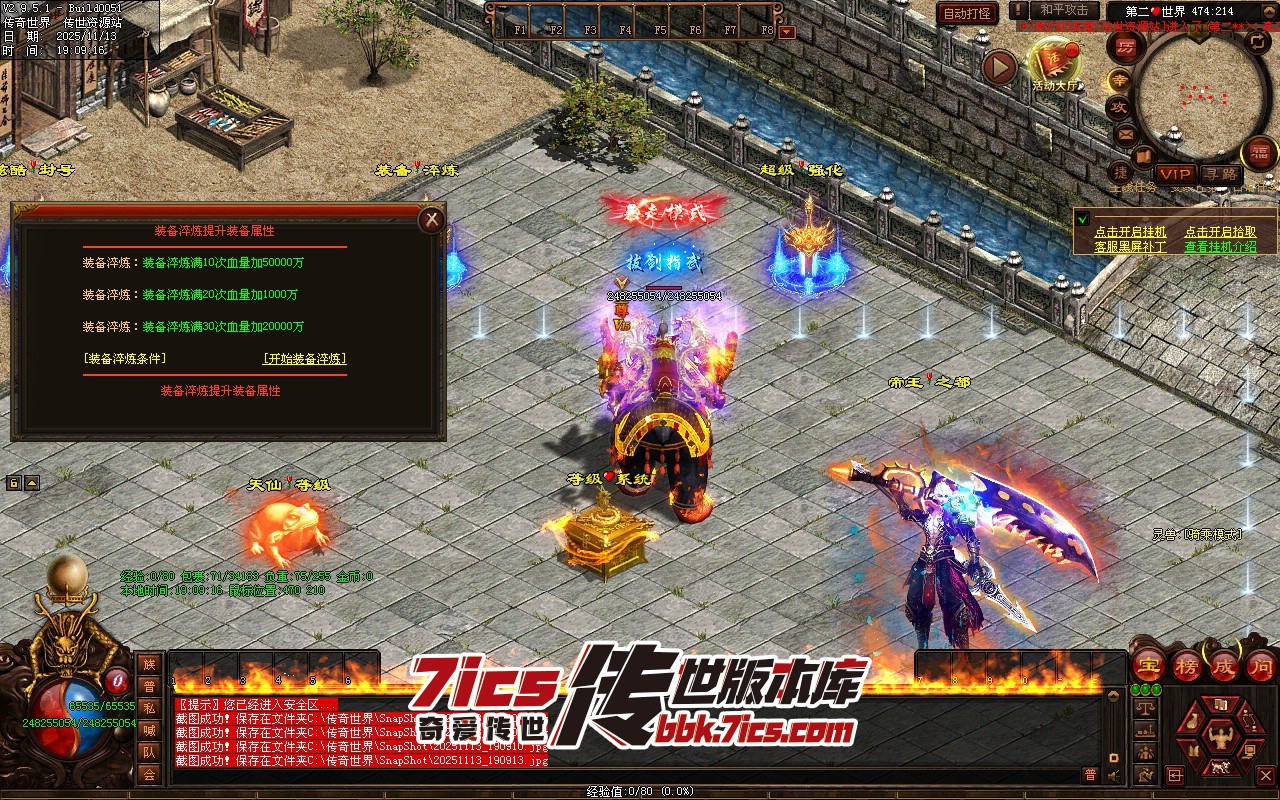Toggle the green checkmark box
Image resolution: width=1280 pixels, height=800 pixels.
1082,218
